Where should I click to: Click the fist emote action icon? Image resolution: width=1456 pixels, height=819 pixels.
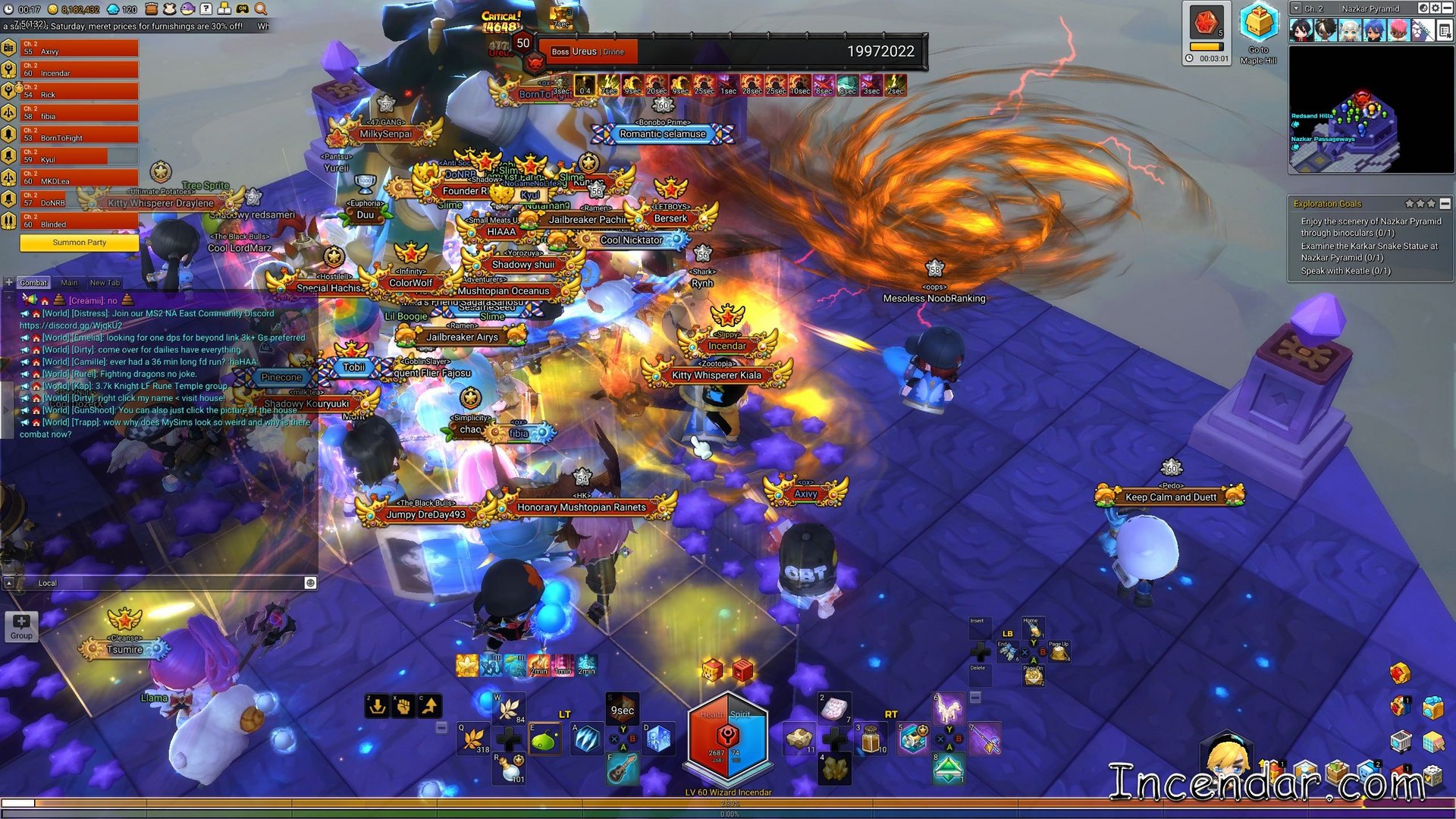pyautogui.click(x=403, y=706)
